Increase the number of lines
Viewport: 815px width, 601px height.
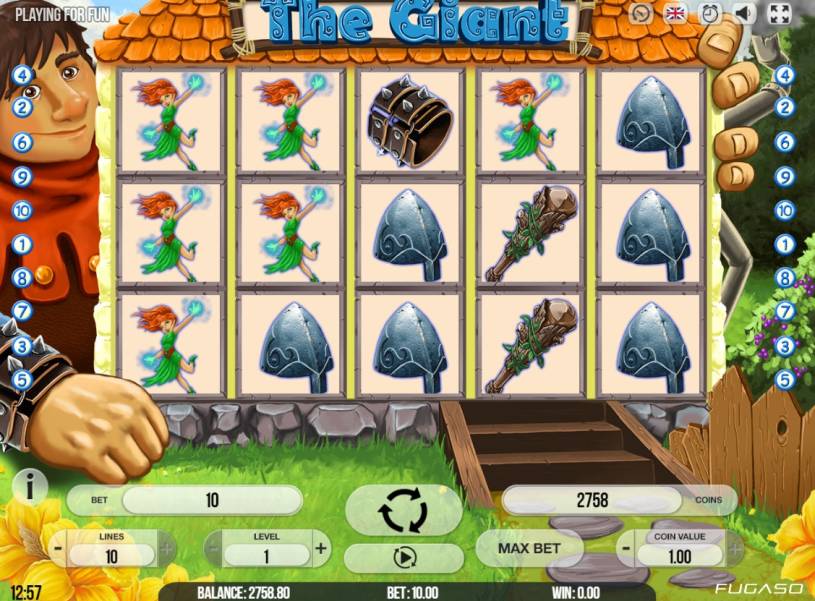[166, 549]
